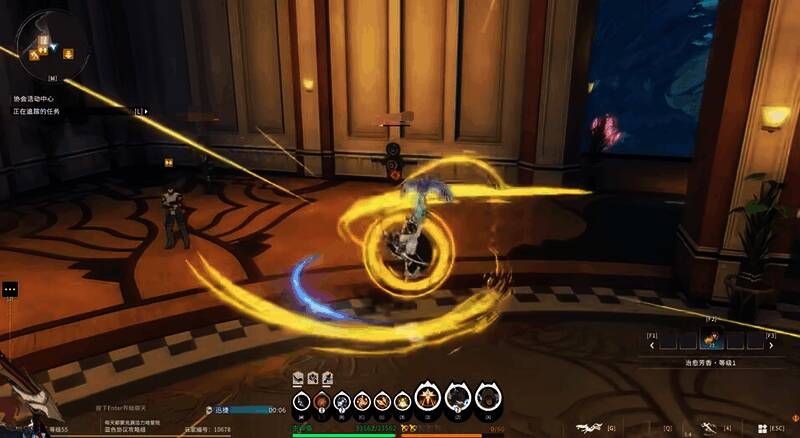Expand the tracked quests panel arrow
Image resolution: width=800 pixels, height=438 pixels.
point(147,111)
